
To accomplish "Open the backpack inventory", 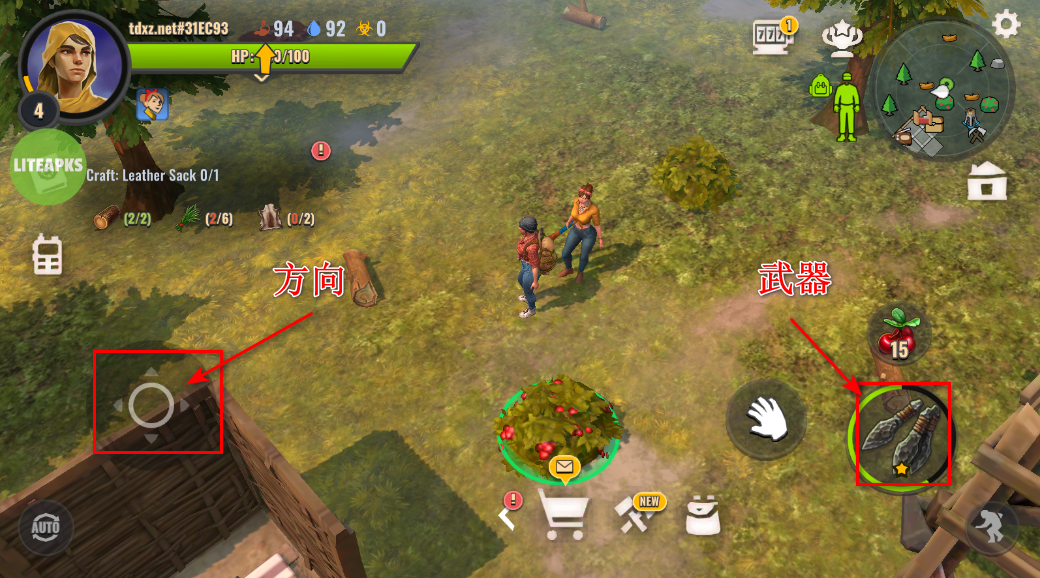I will (704, 515).
